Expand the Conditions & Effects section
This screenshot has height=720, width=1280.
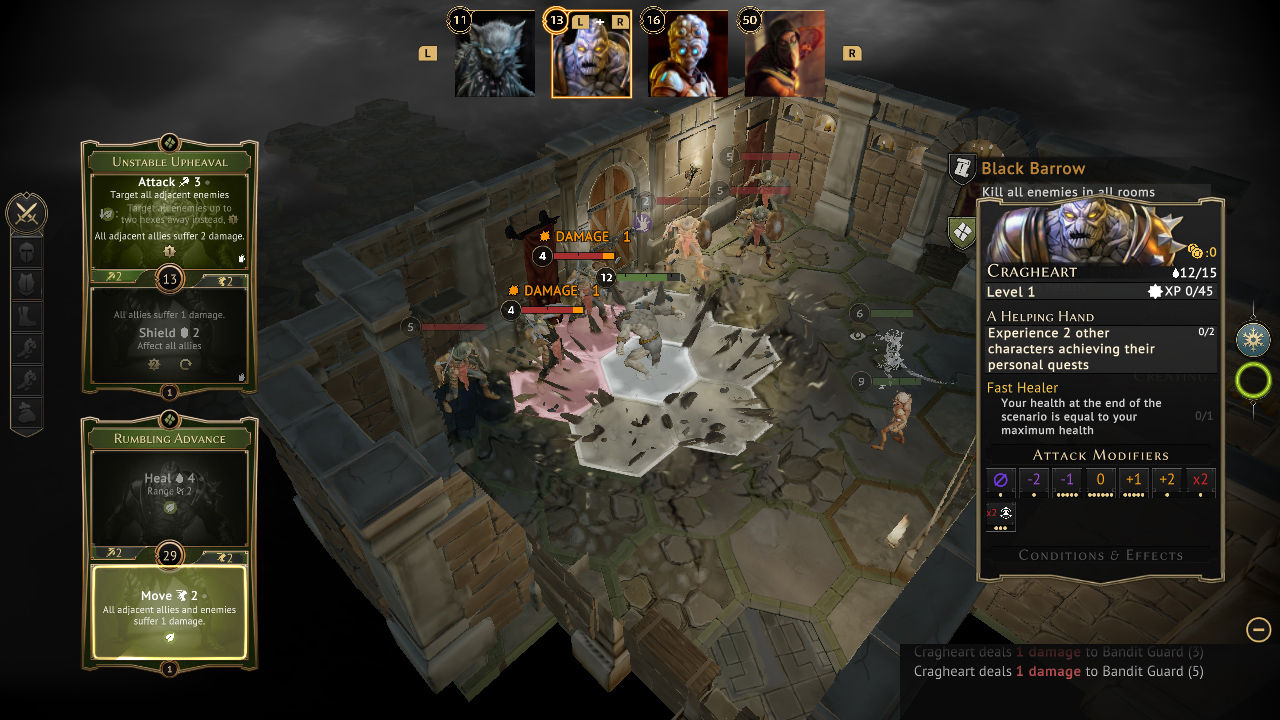click(1100, 555)
